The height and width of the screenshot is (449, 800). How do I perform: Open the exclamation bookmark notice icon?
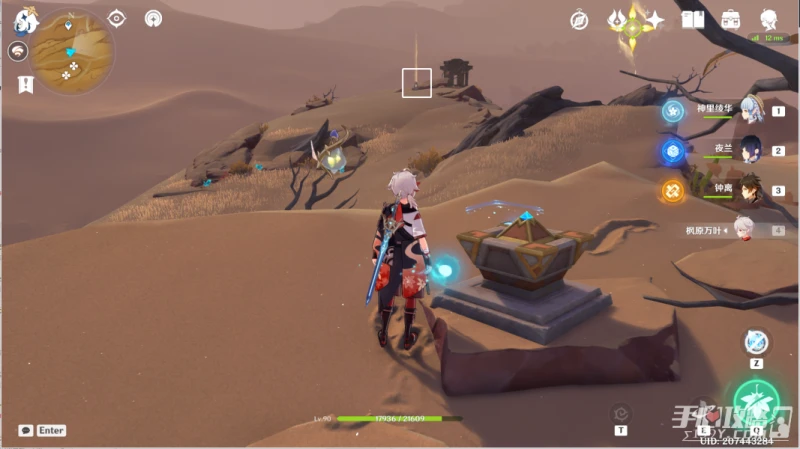25,84
